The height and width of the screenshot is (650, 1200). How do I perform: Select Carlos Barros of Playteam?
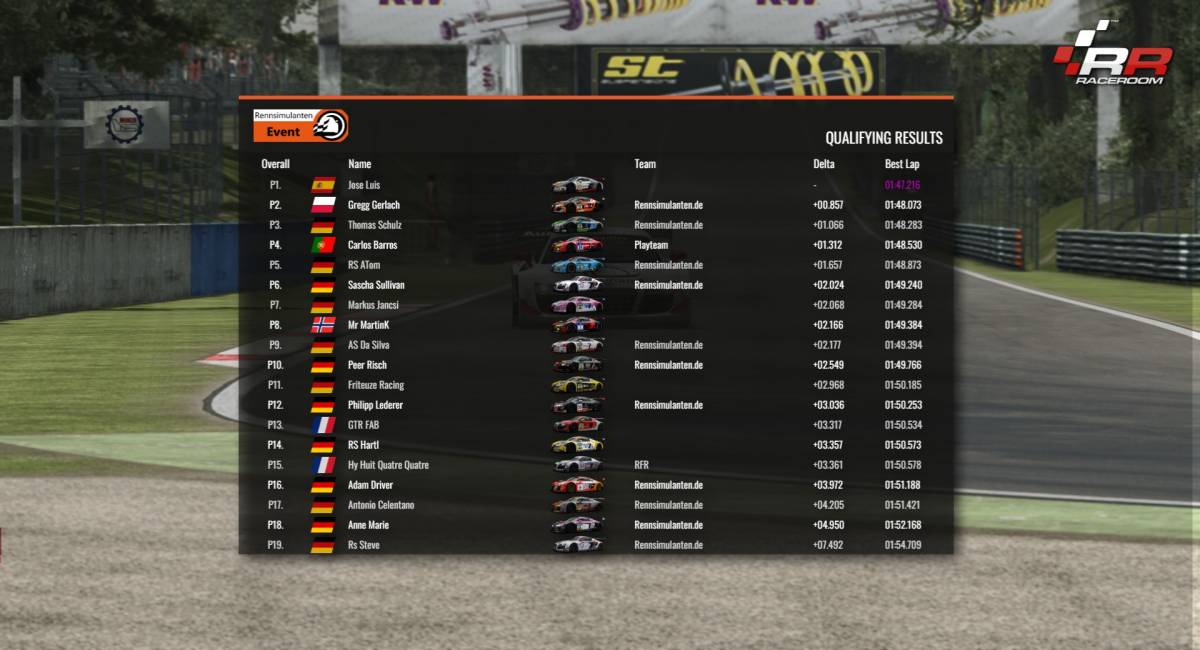click(x=374, y=245)
